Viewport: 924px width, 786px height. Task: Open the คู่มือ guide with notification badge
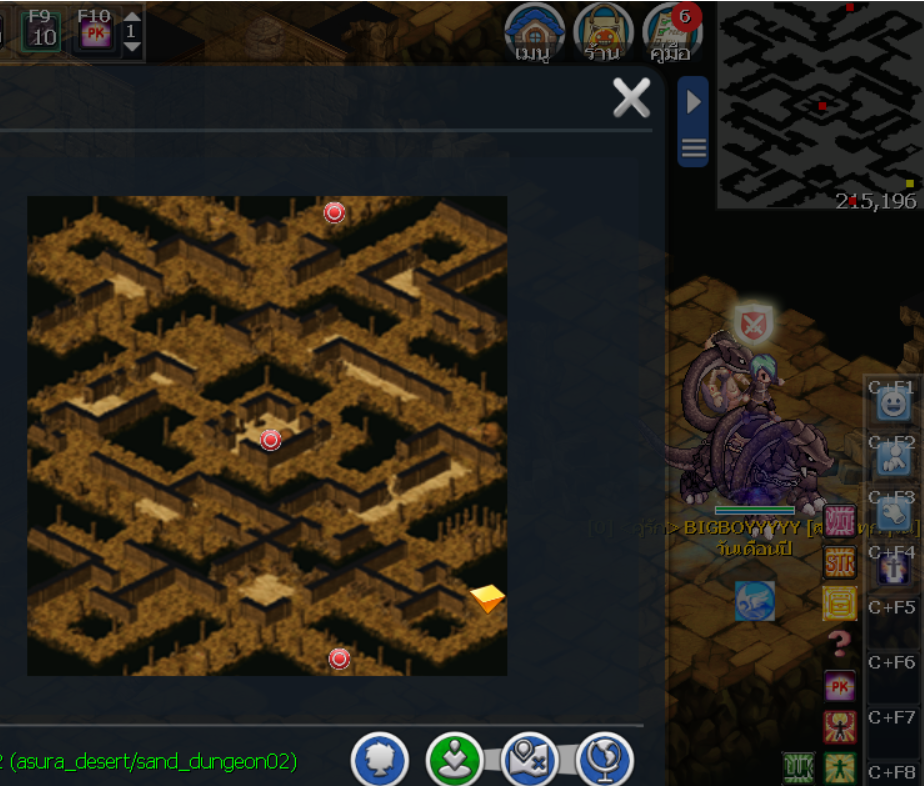click(670, 32)
